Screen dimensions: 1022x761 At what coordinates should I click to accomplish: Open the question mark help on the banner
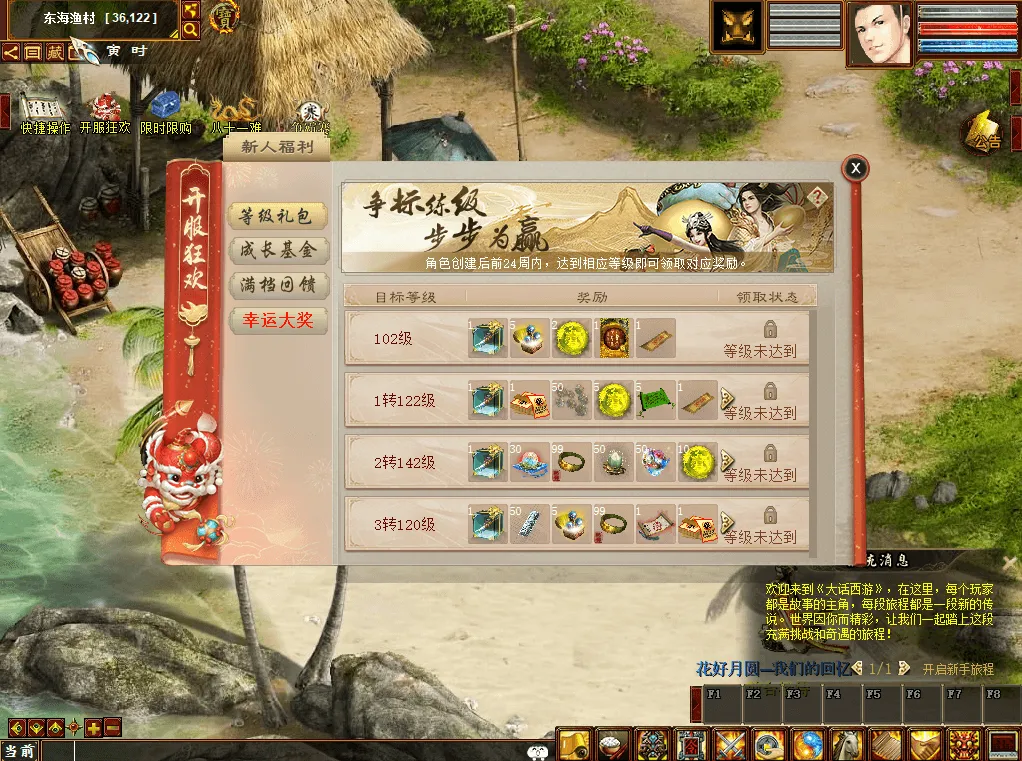[818, 197]
